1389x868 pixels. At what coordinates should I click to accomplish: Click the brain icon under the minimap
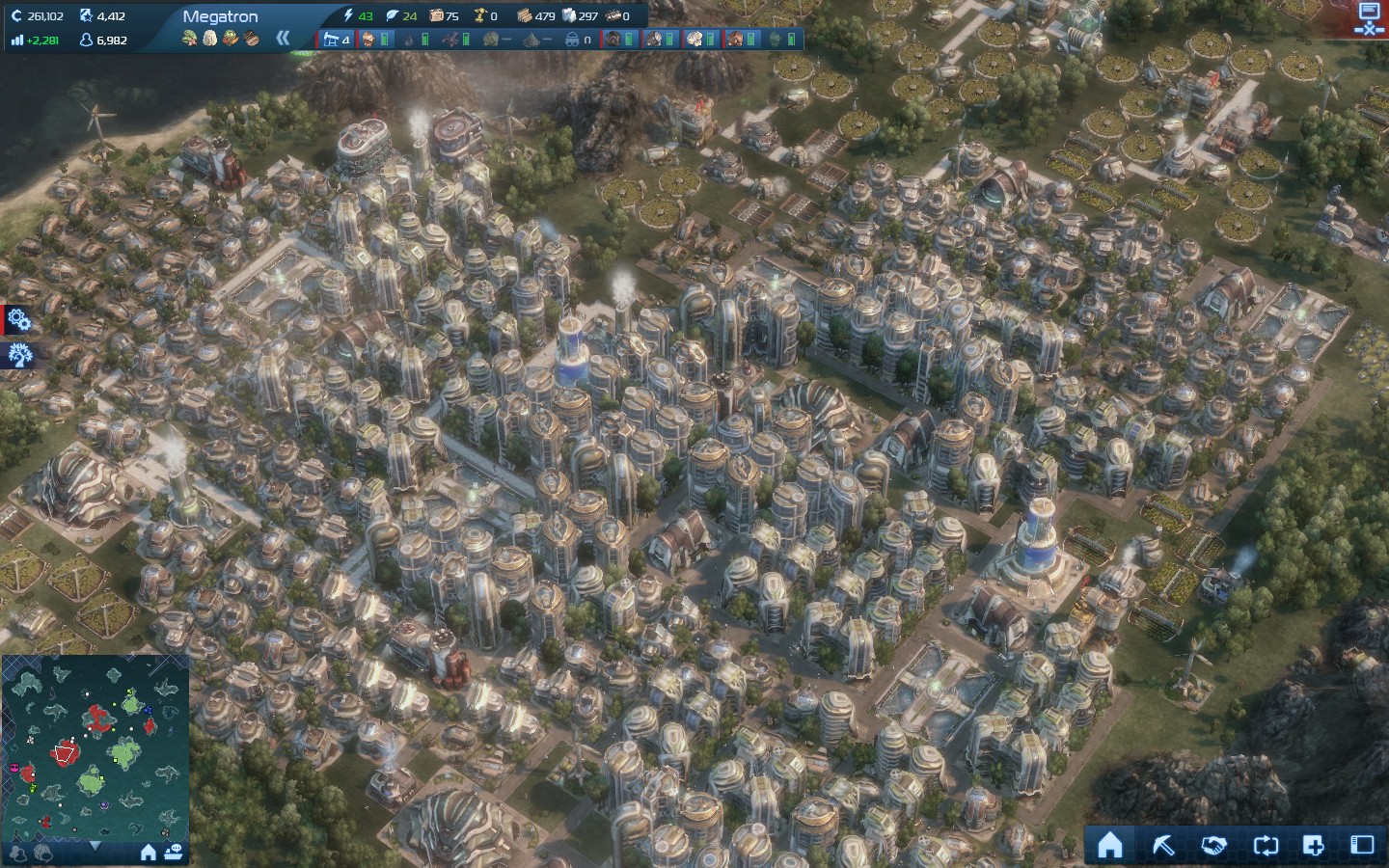[42, 853]
